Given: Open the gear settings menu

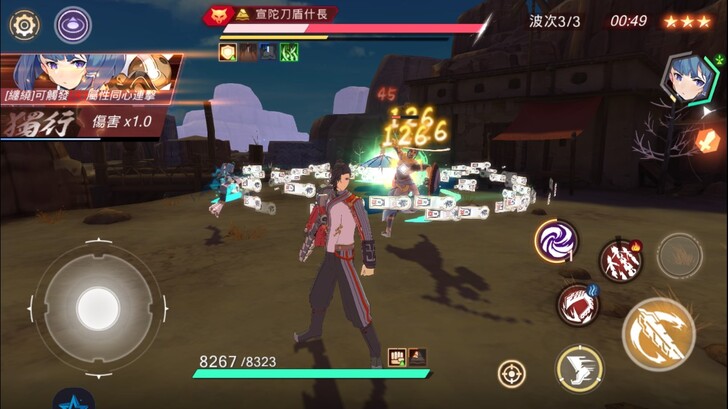Looking at the screenshot, I should tap(22, 22).
